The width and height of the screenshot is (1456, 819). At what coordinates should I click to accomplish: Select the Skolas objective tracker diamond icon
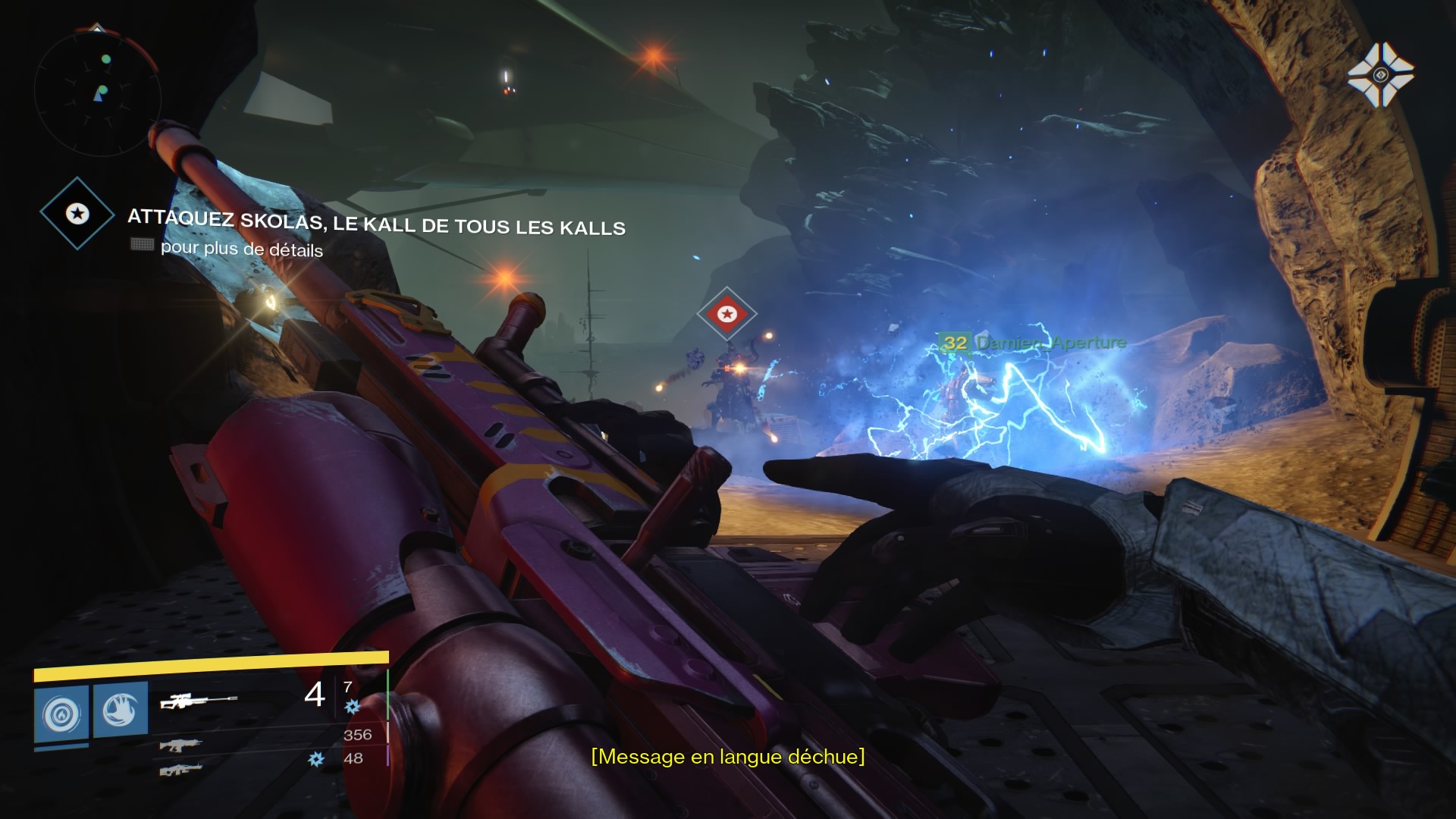coord(77,214)
